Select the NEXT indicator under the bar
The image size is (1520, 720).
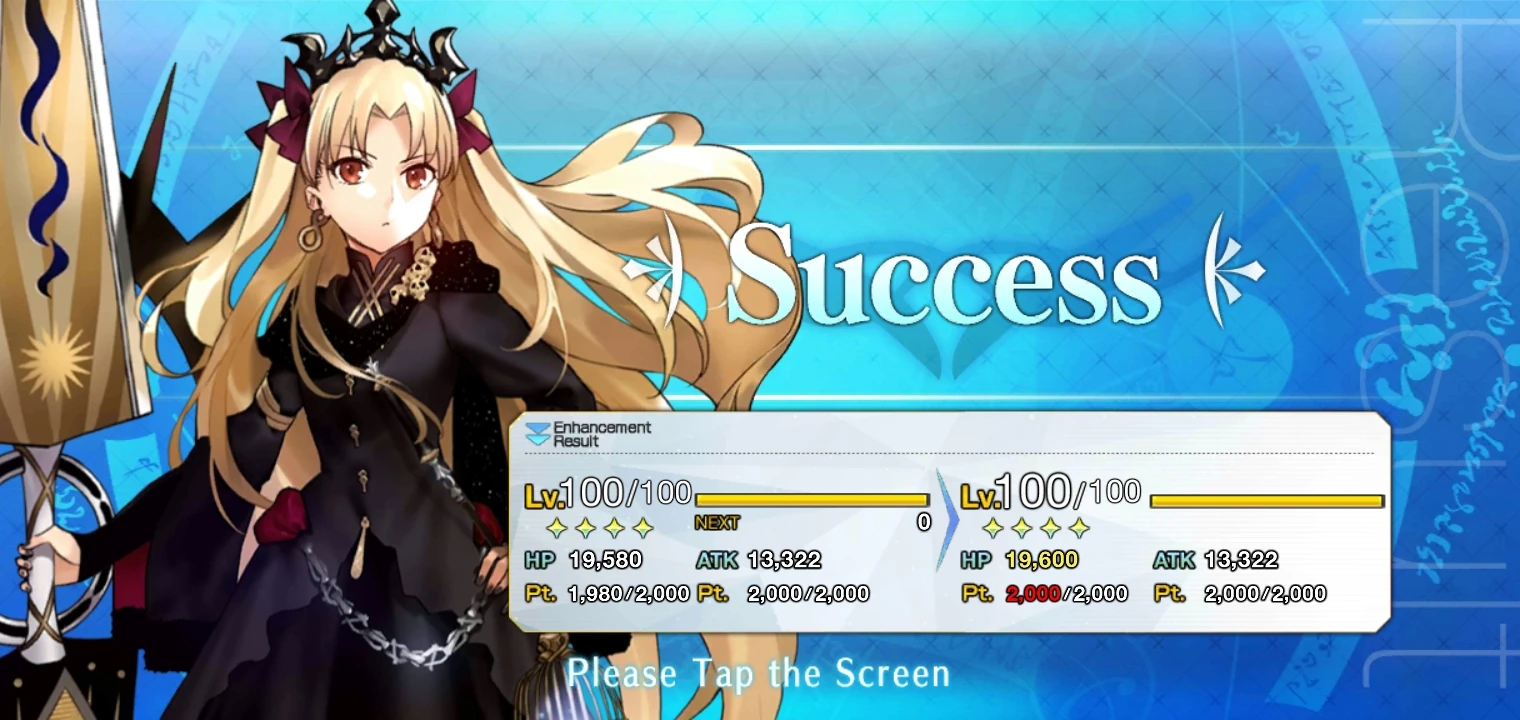(x=714, y=522)
